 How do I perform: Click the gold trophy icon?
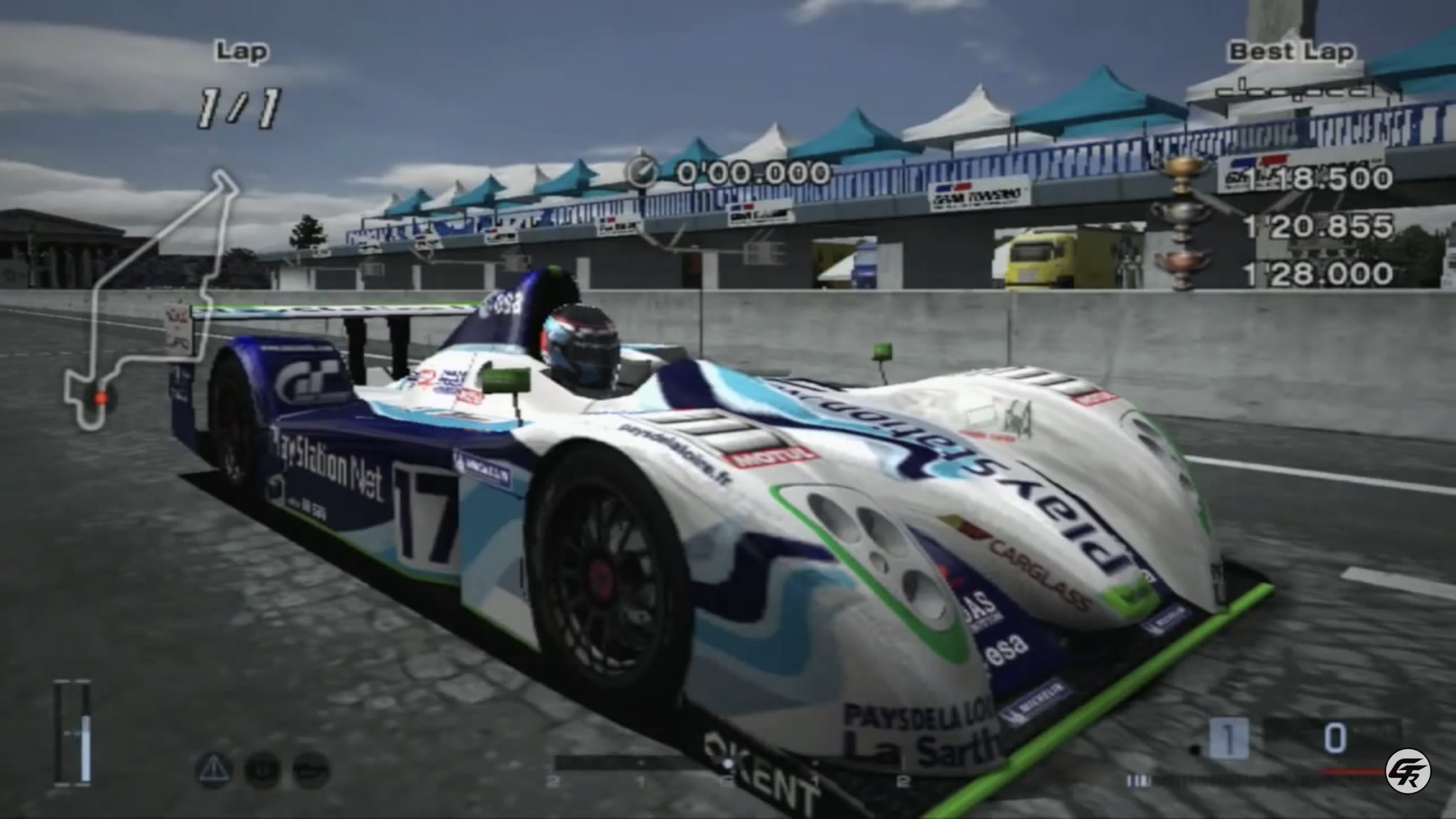pos(1180,174)
